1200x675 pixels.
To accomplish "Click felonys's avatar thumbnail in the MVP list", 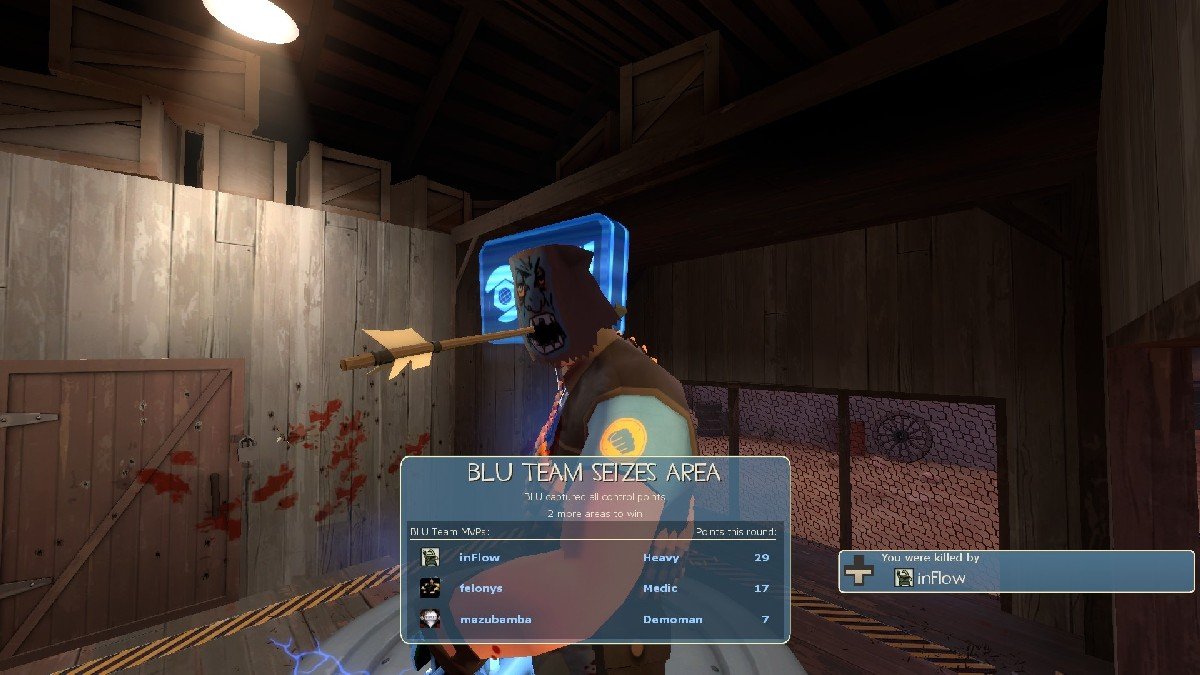I will pos(430,588).
